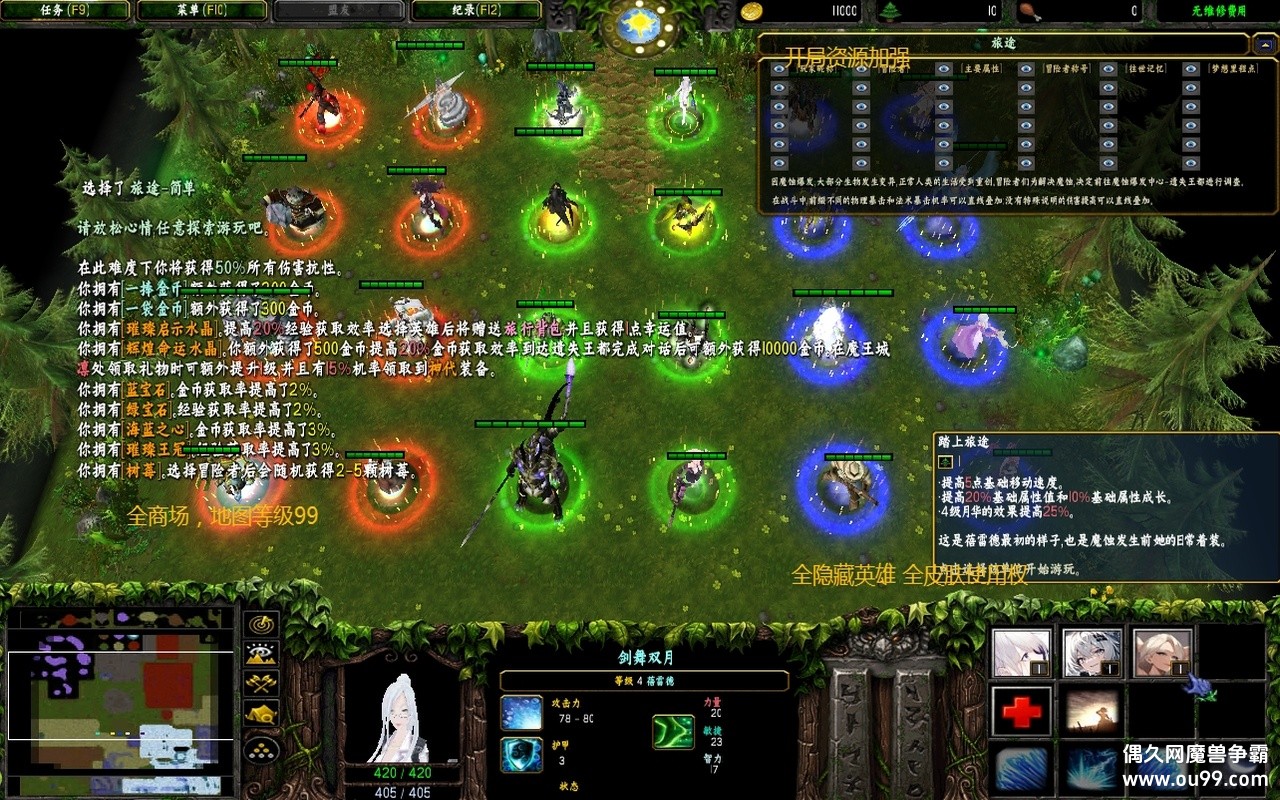Toggle formation movement with the dots icon

[x=262, y=746]
